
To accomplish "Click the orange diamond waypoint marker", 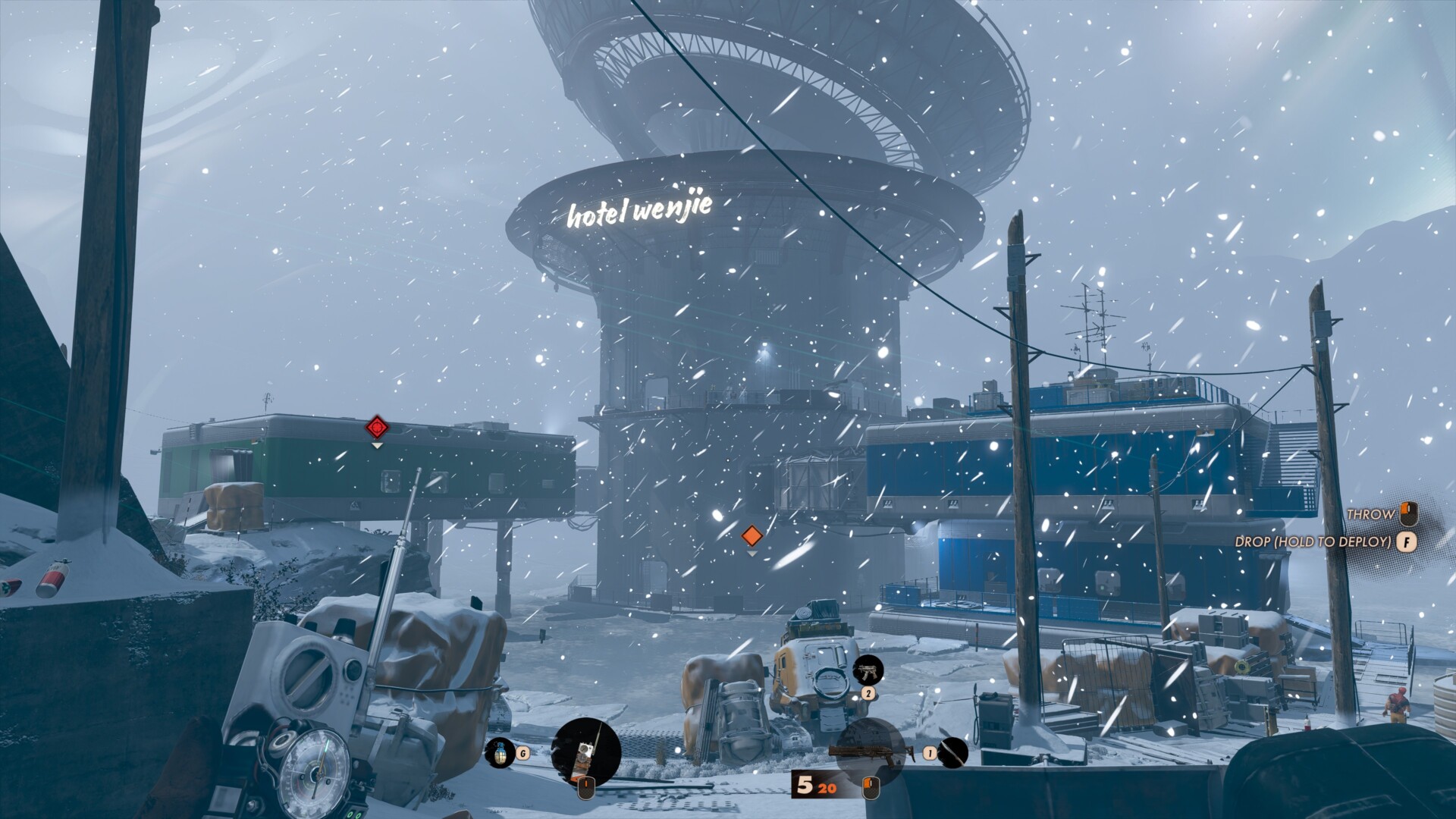I will [x=752, y=536].
